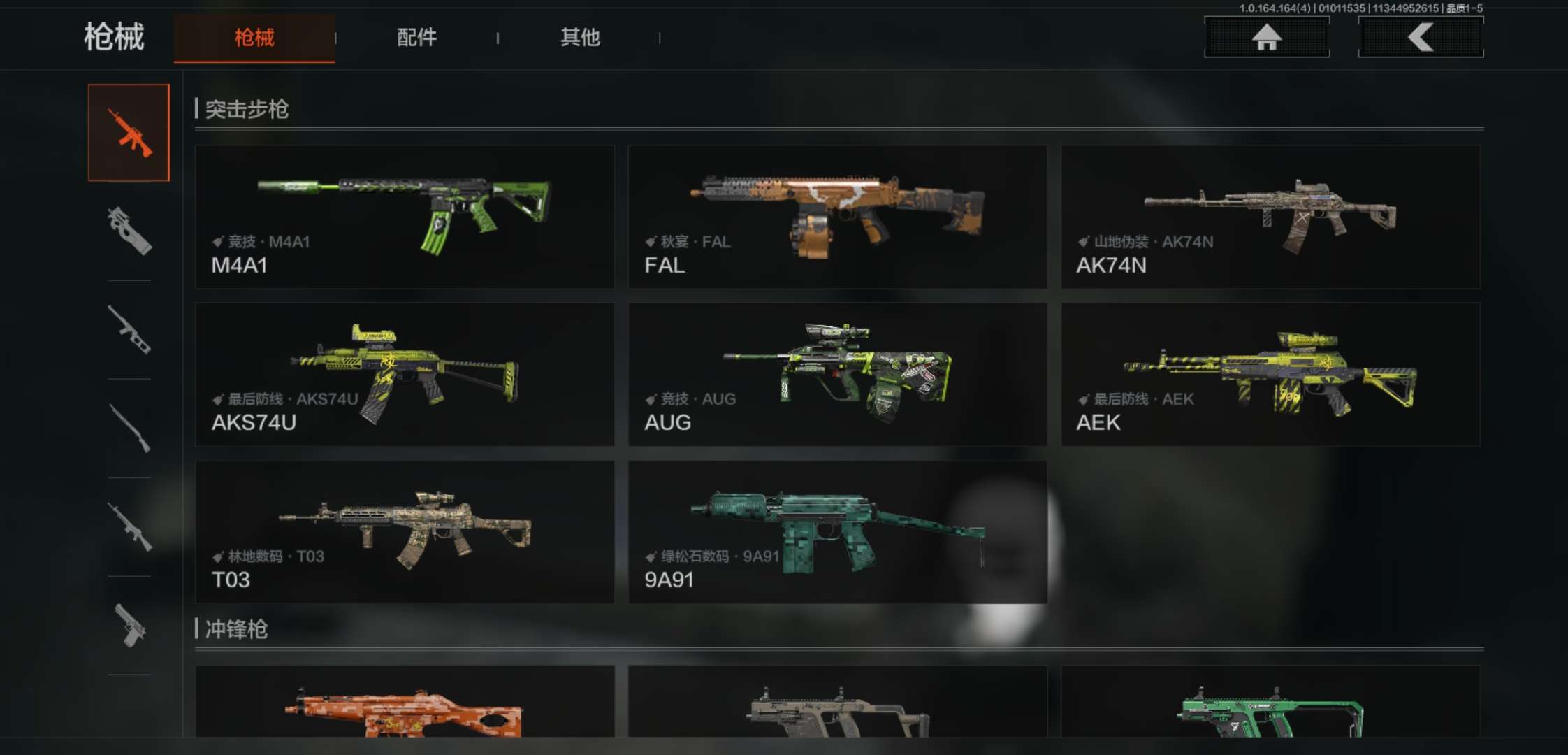This screenshot has height=755, width=1568.
Task: Select the orange camouflage submachine gun tile
Action: pyautogui.click(x=405, y=703)
